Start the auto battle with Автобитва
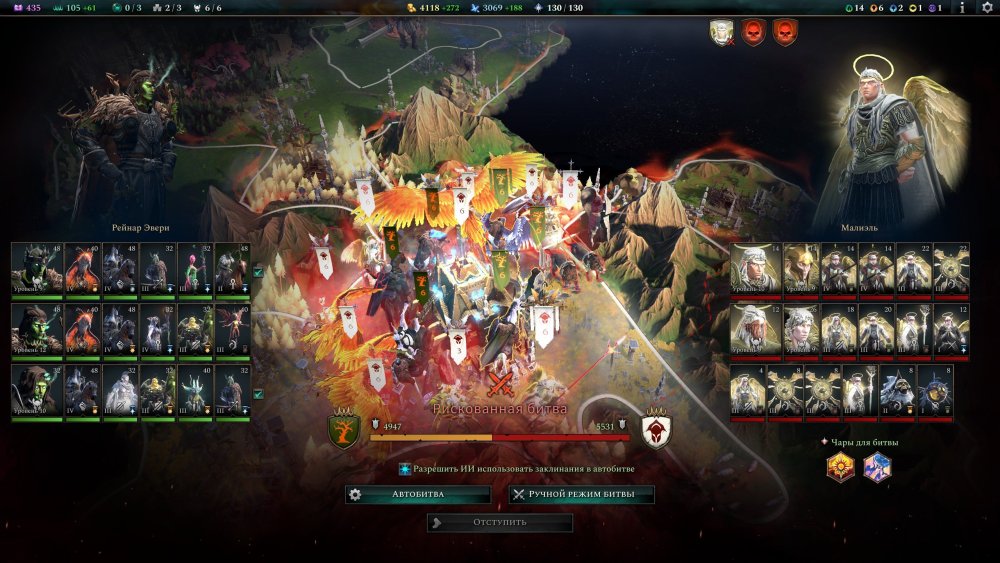The width and height of the screenshot is (1000, 563). tap(418, 495)
